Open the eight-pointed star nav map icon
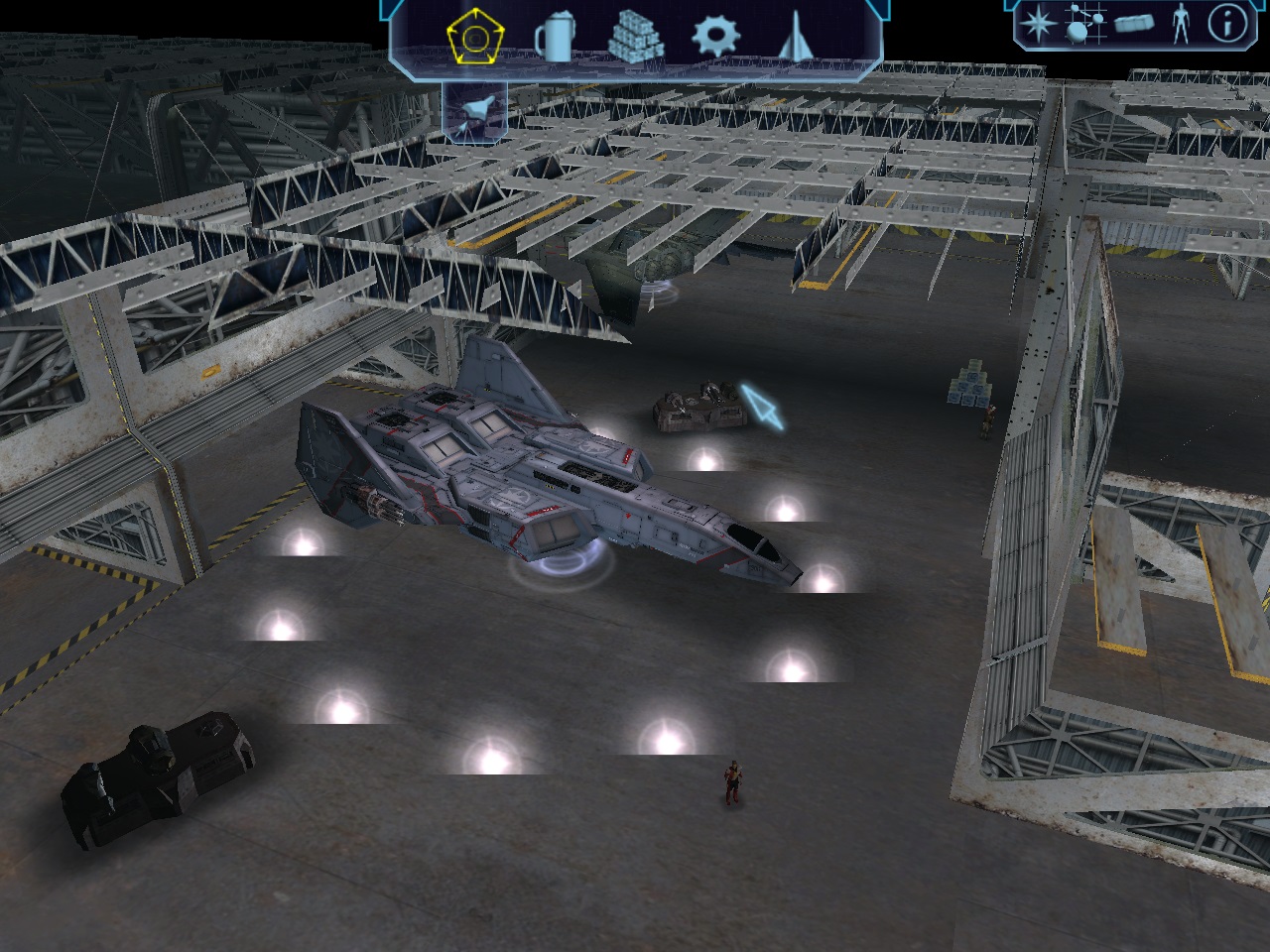 pos(1037,24)
